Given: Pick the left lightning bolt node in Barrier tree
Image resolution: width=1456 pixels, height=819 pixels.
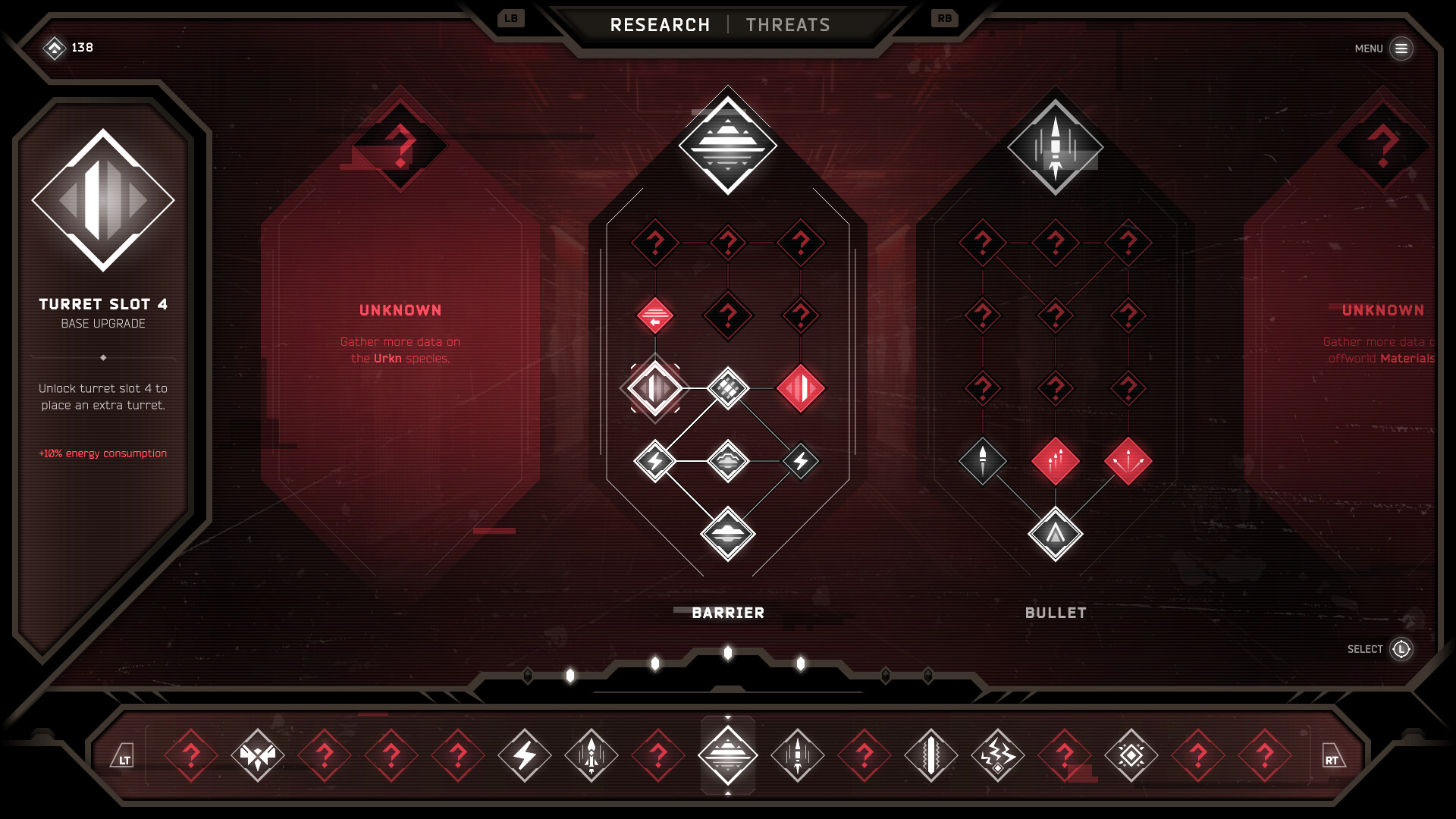Looking at the screenshot, I should pyautogui.click(x=654, y=460).
